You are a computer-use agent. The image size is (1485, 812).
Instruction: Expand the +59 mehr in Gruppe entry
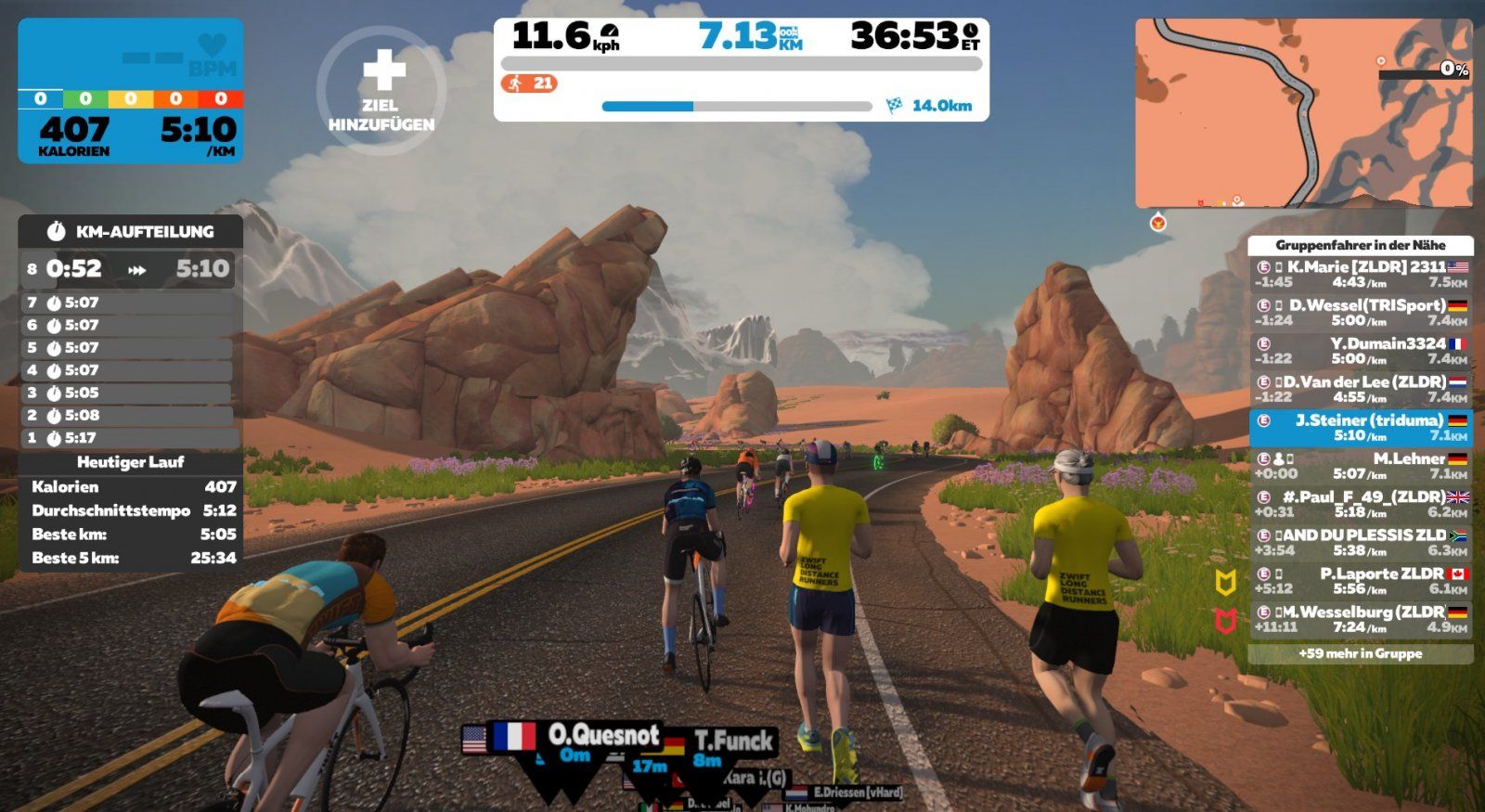(1360, 654)
